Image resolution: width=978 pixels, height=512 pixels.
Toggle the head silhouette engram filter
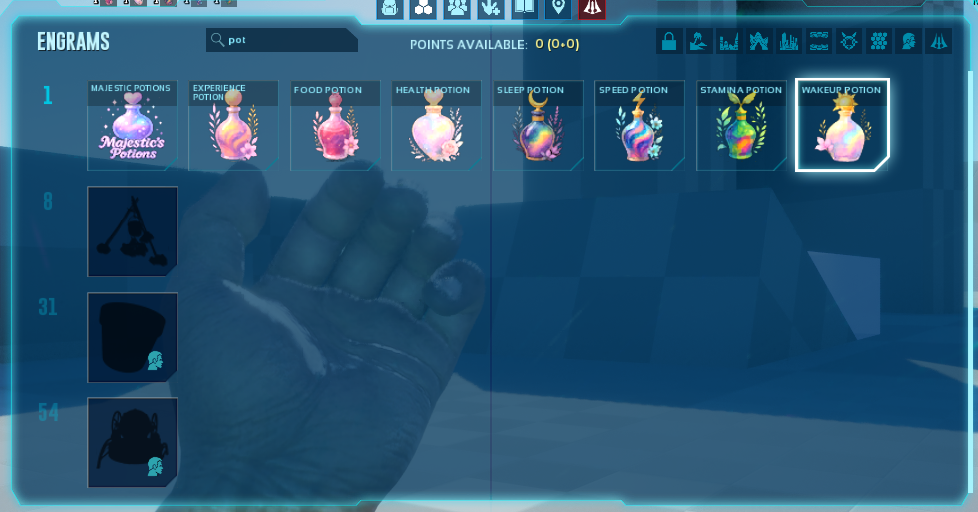click(x=909, y=41)
